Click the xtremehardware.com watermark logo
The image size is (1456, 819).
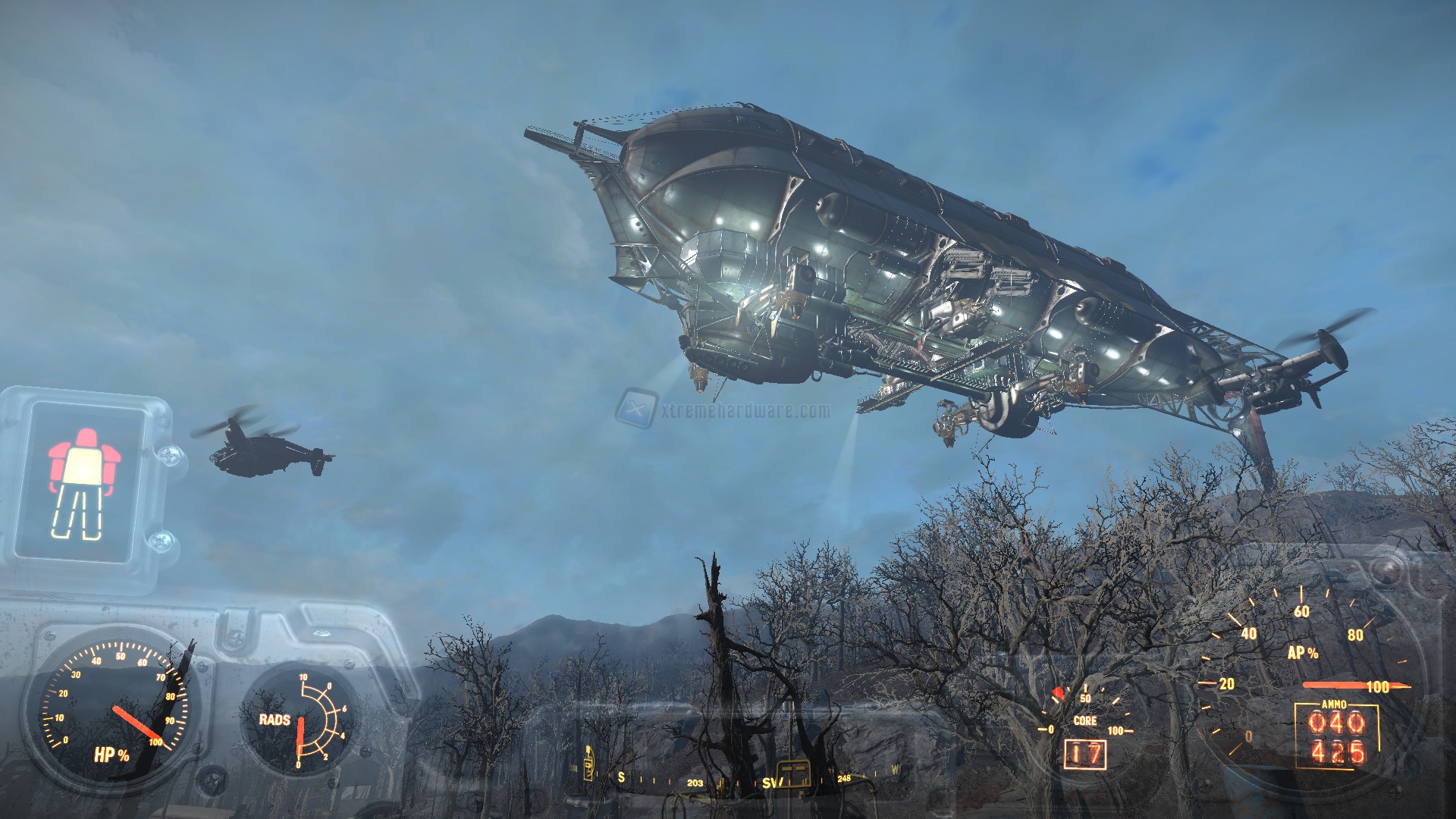635,409
